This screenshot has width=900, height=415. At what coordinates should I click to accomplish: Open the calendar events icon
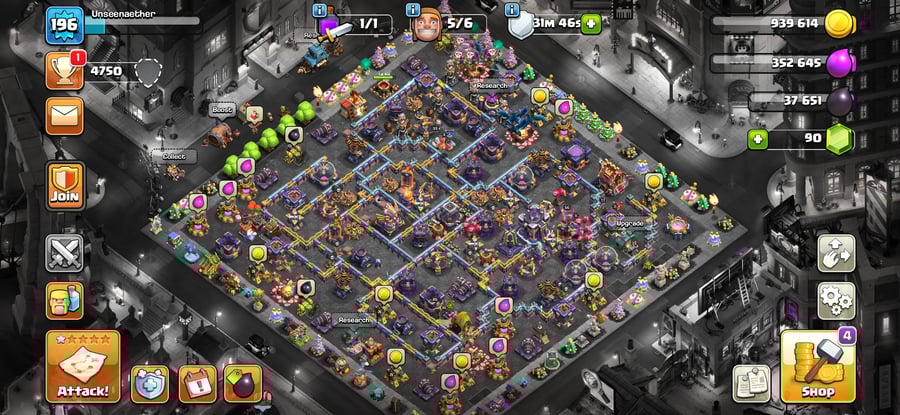pyautogui.click(x=198, y=382)
